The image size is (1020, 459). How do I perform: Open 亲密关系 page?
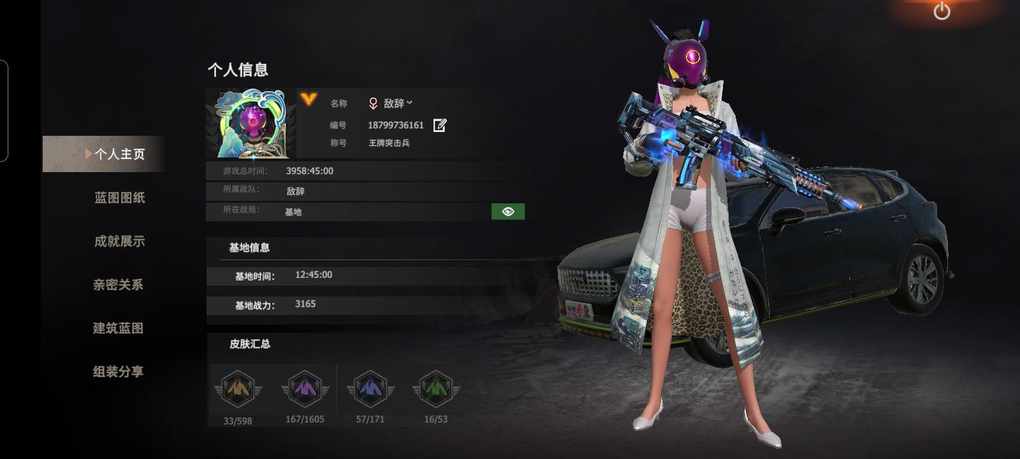click(x=118, y=285)
